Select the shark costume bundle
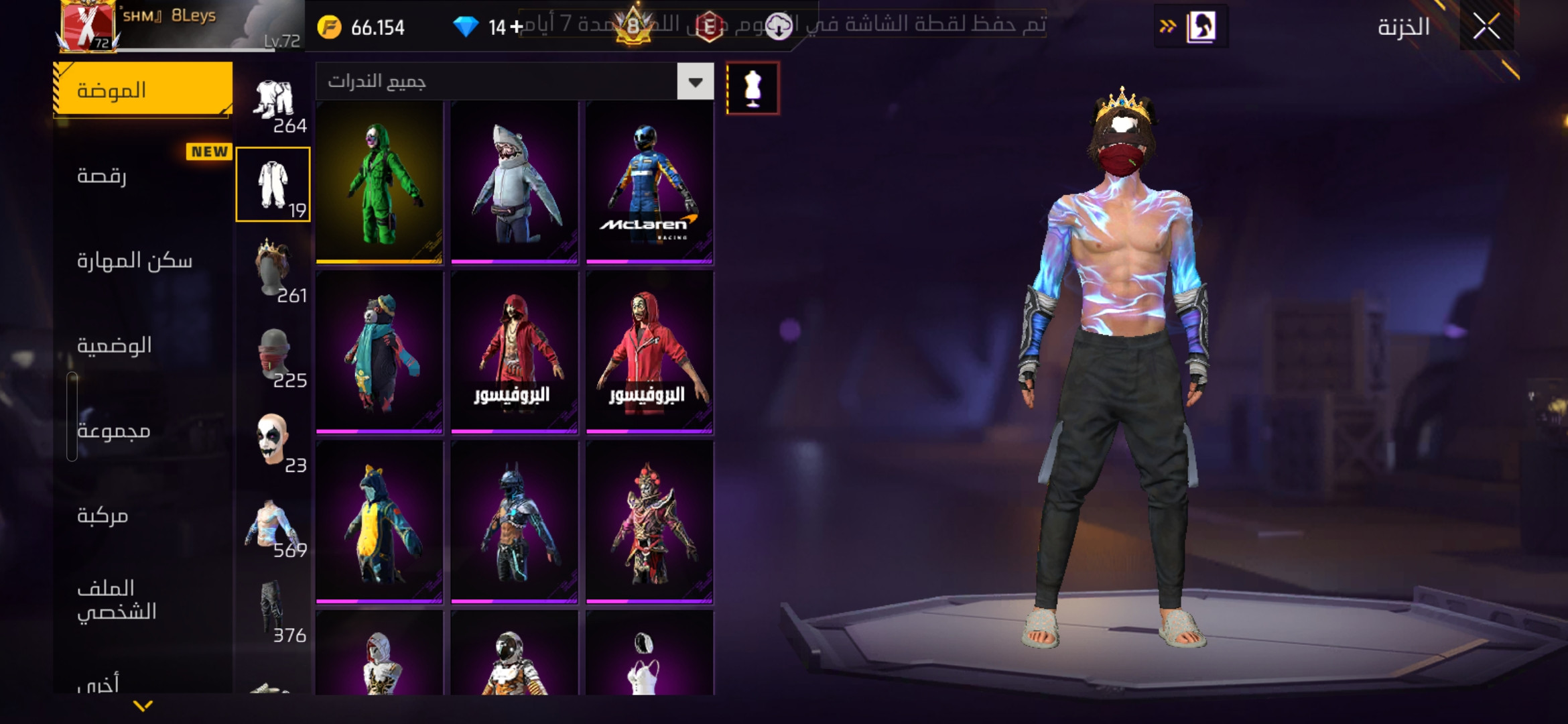Image resolution: width=1568 pixels, height=724 pixels. pos(515,182)
